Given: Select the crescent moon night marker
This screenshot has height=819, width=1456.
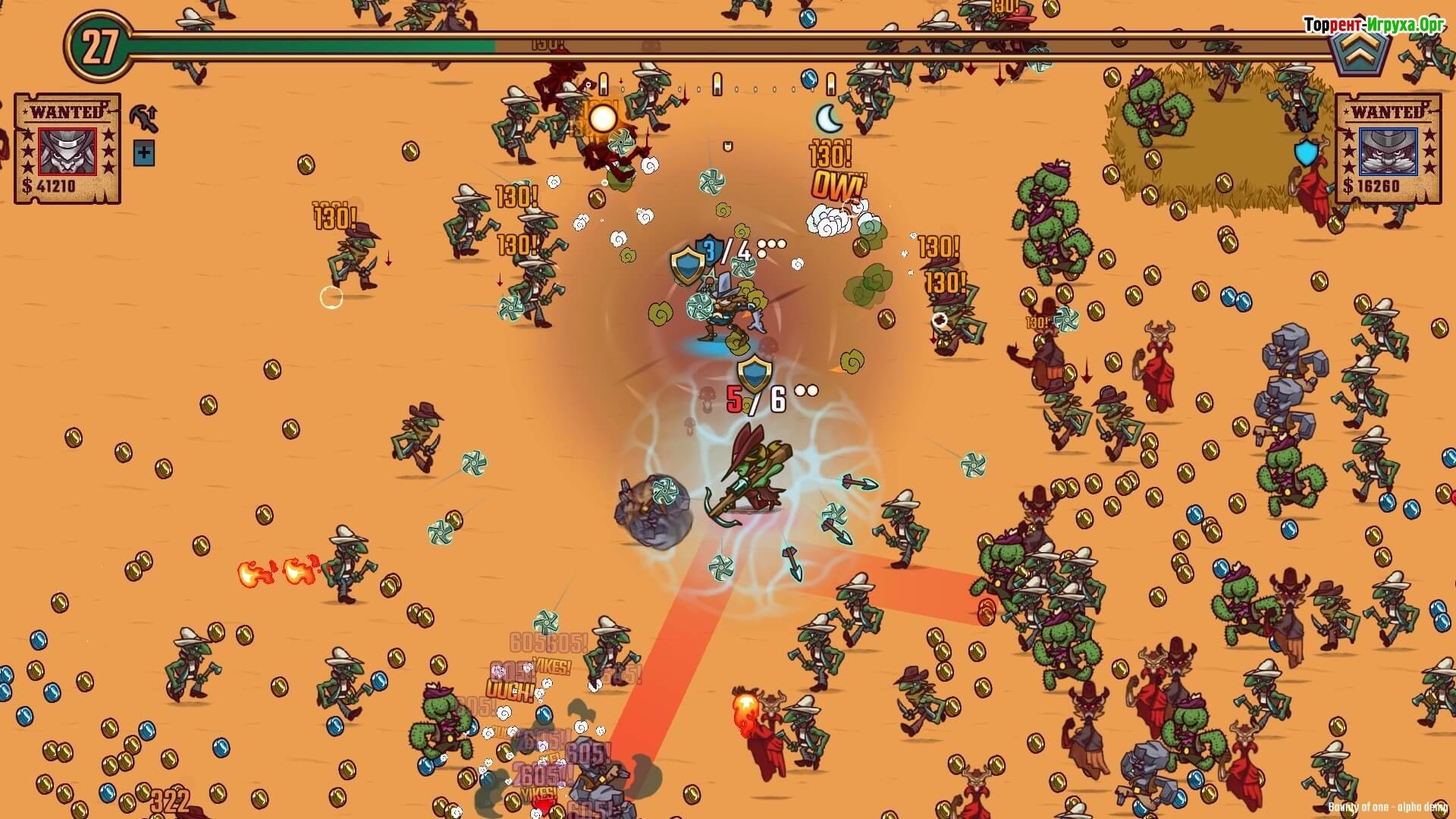Looking at the screenshot, I should coord(829,118).
